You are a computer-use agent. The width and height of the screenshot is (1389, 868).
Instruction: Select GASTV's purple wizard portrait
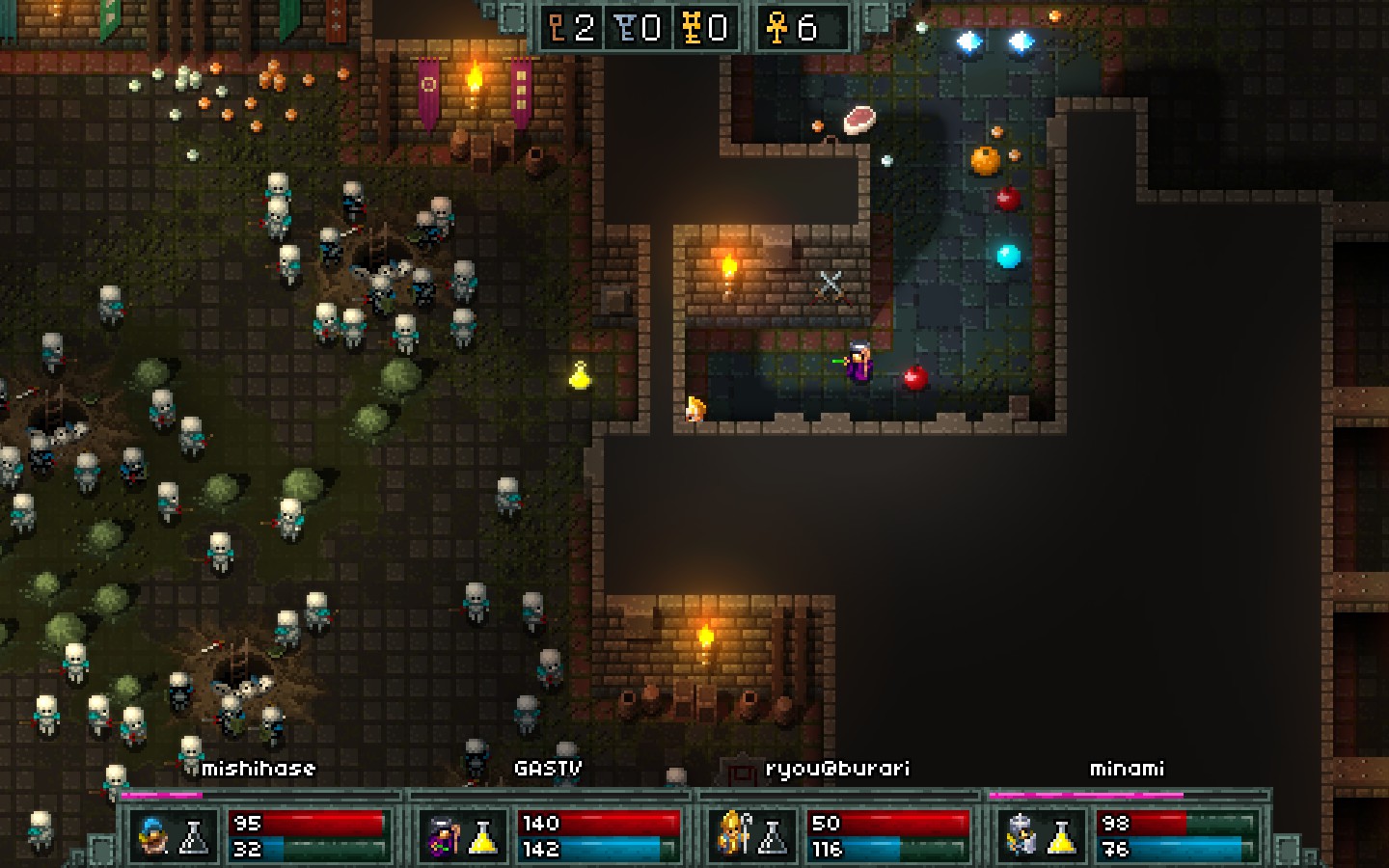[x=443, y=835]
